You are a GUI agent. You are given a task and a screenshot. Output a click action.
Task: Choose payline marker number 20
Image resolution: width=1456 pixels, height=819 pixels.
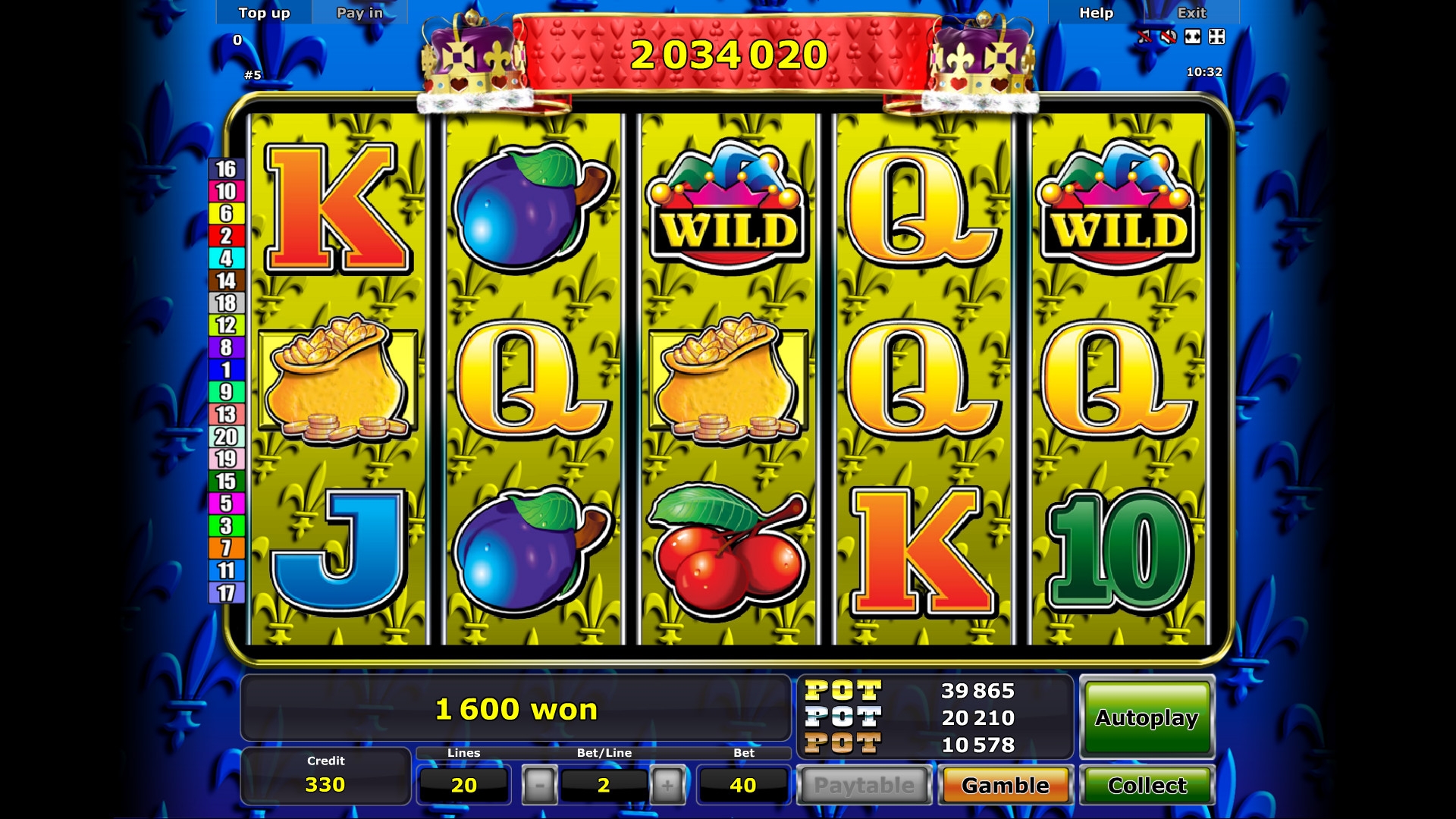click(226, 437)
